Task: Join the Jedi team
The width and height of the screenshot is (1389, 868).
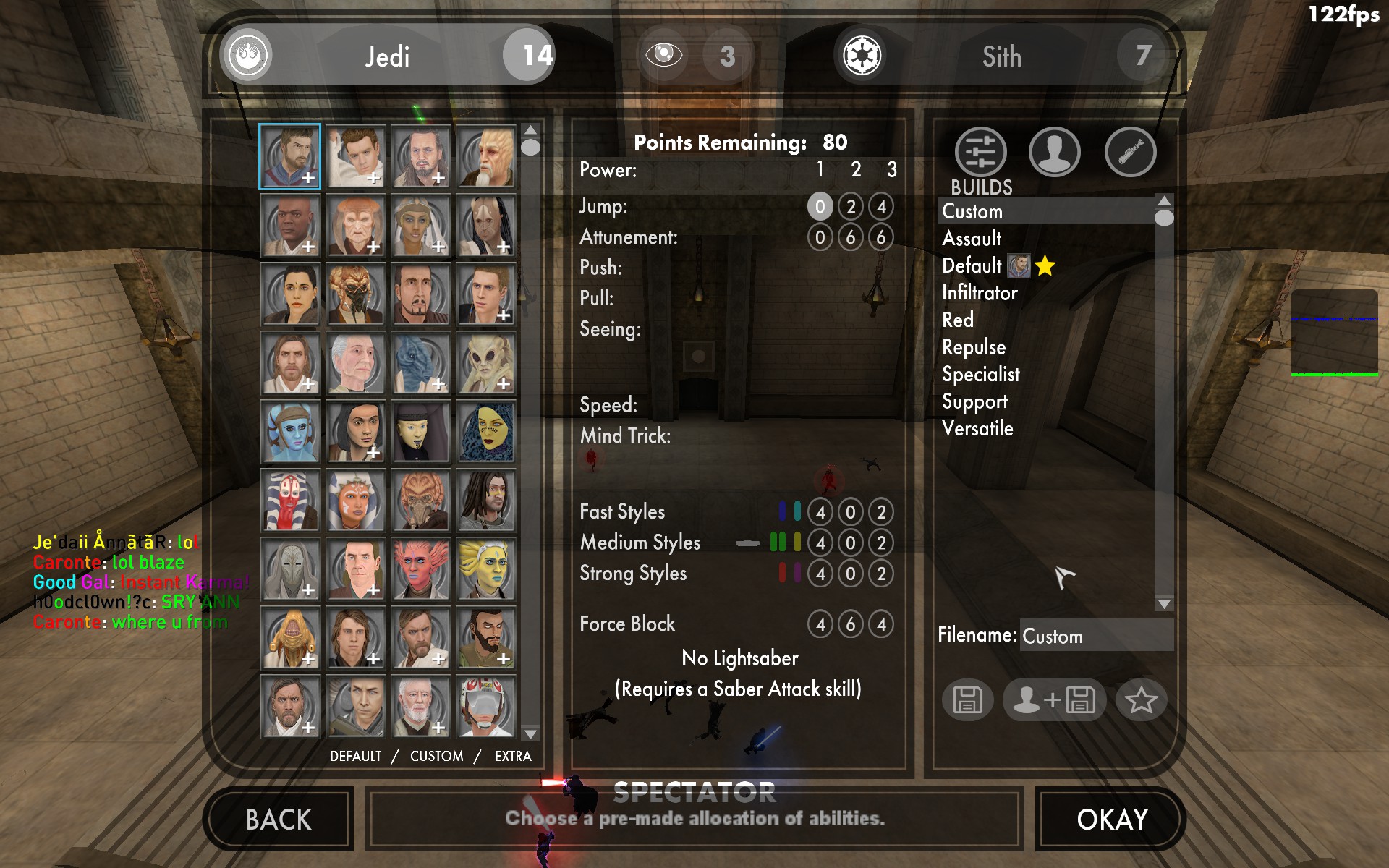Action: (x=387, y=56)
